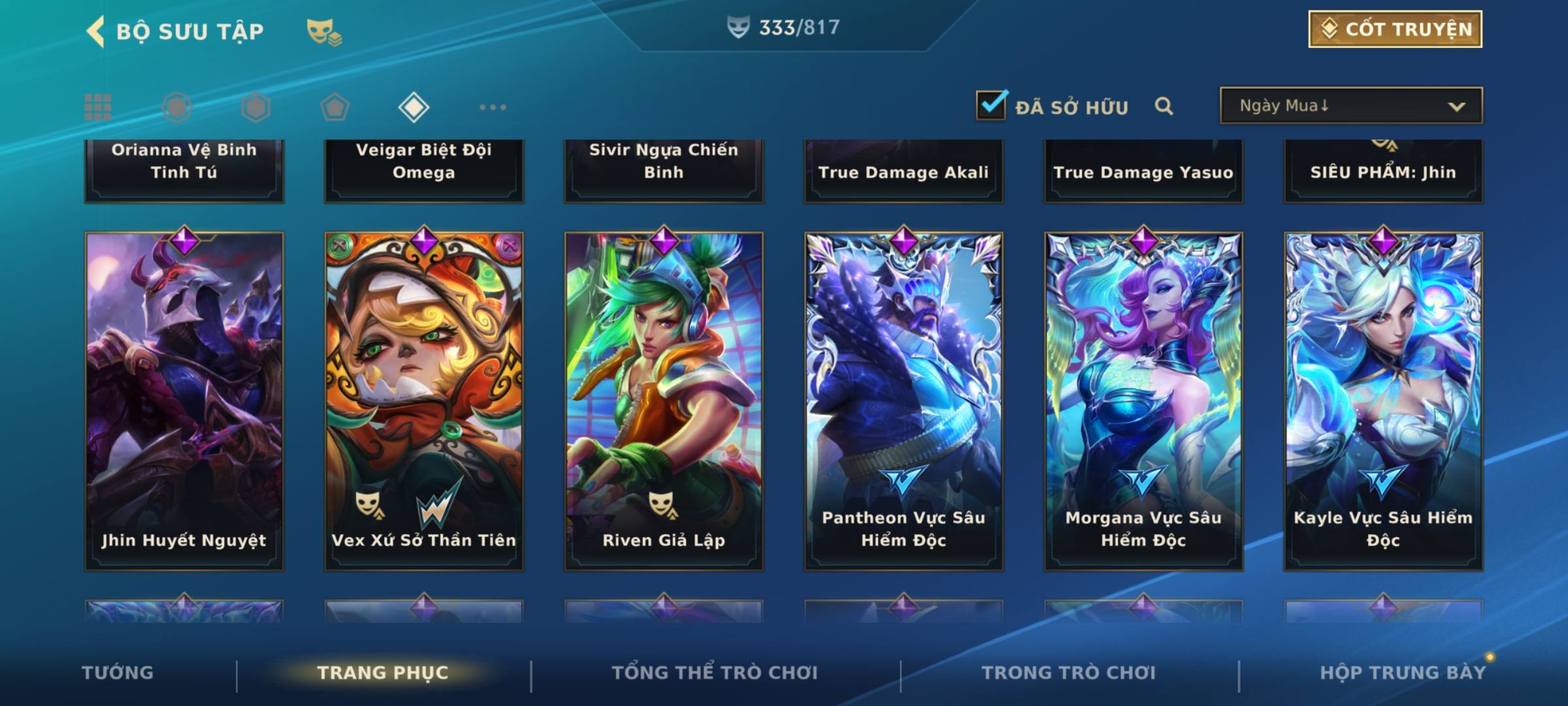Open the three-dots more filters

[493, 107]
